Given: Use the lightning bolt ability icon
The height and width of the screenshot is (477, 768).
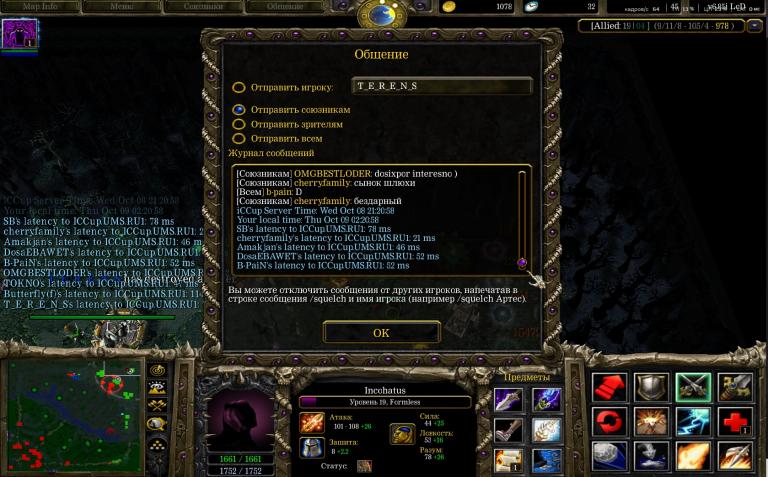Looking at the screenshot, I should [x=693, y=421].
